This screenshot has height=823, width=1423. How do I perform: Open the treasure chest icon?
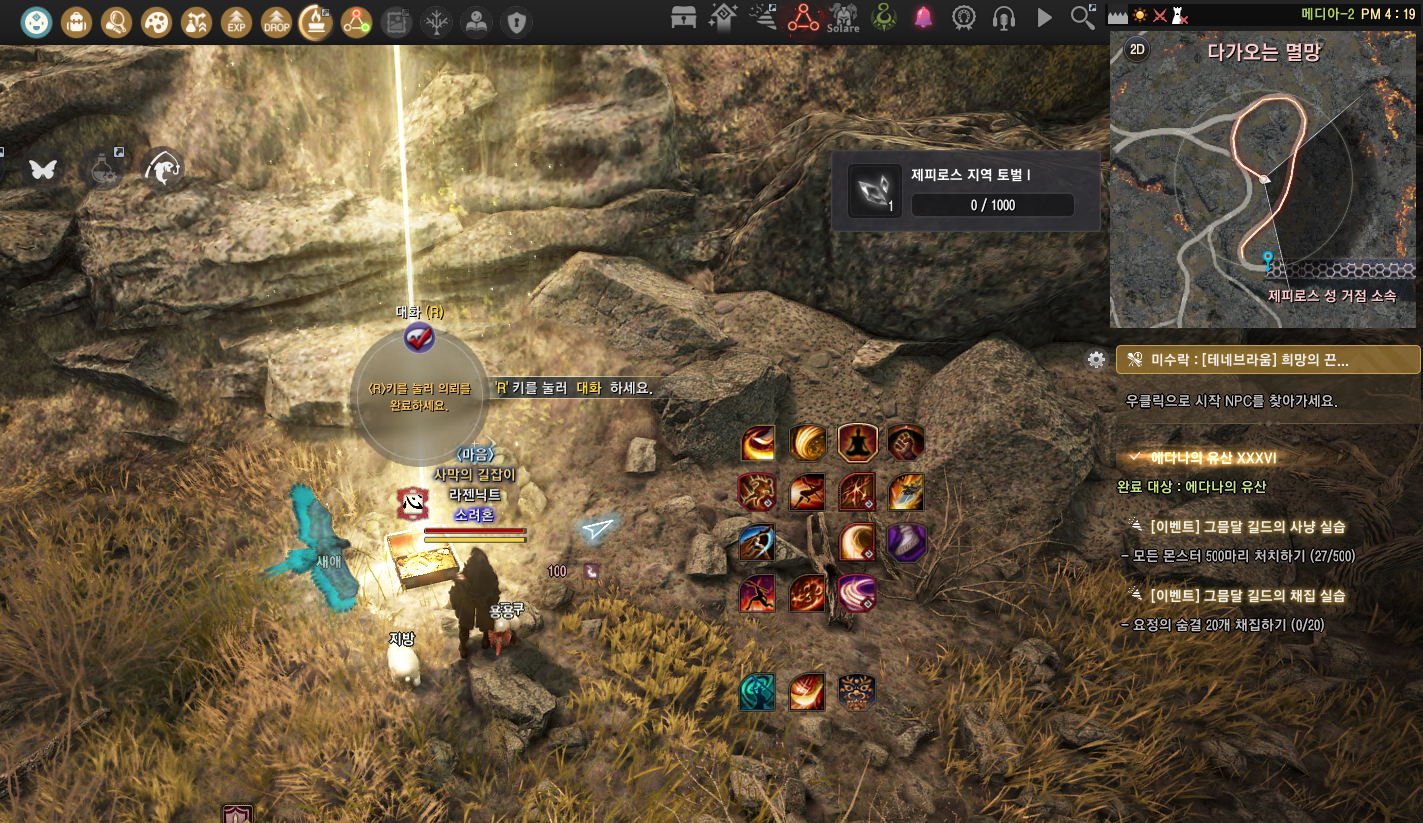pos(684,17)
